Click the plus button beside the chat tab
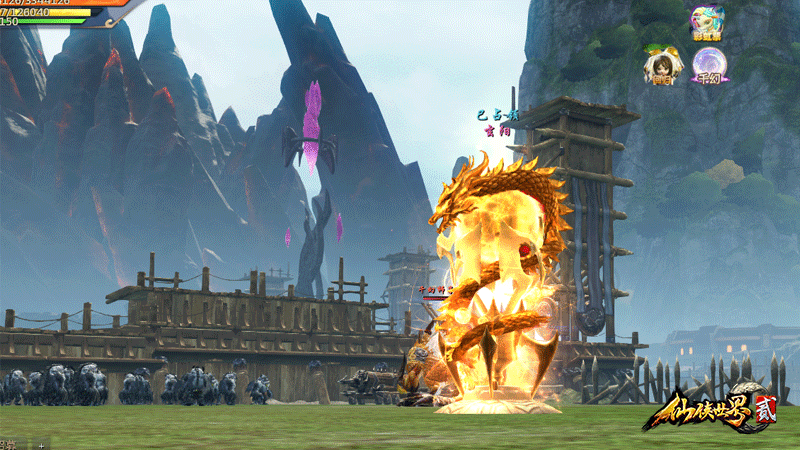Screen dimensions: 800x450 point(41,444)
